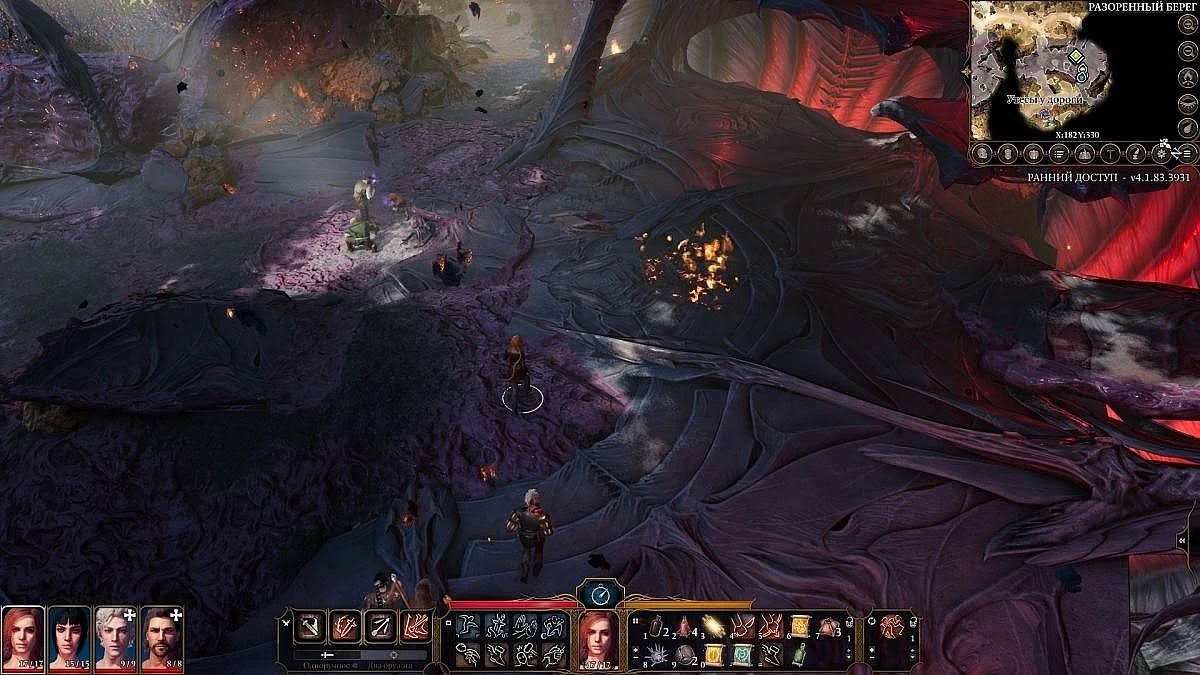Choose the crossed-arrows ranged attack action
Screen dimensions: 1200x675
coord(380,627)
